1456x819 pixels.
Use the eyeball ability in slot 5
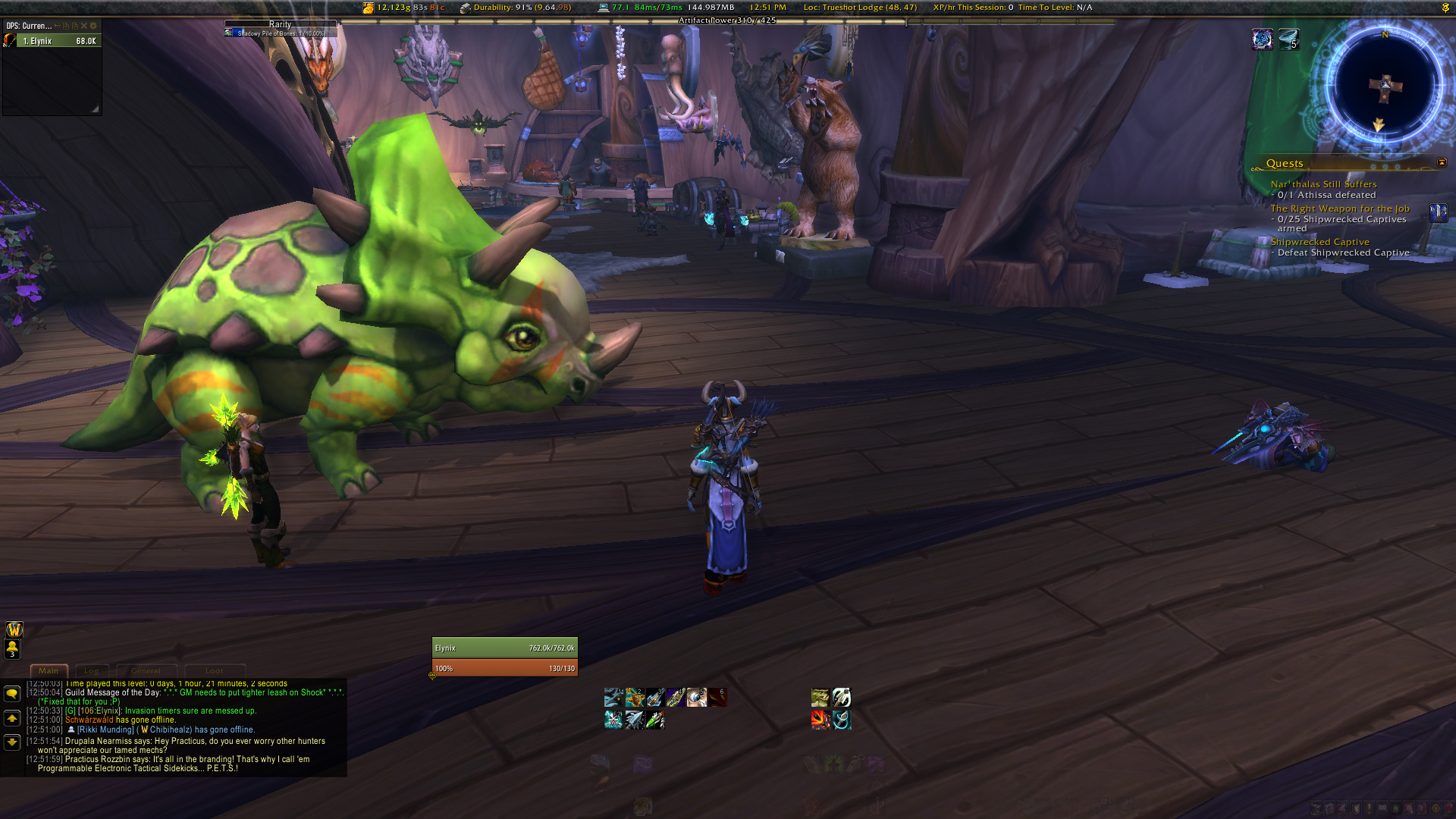point(696,697)
